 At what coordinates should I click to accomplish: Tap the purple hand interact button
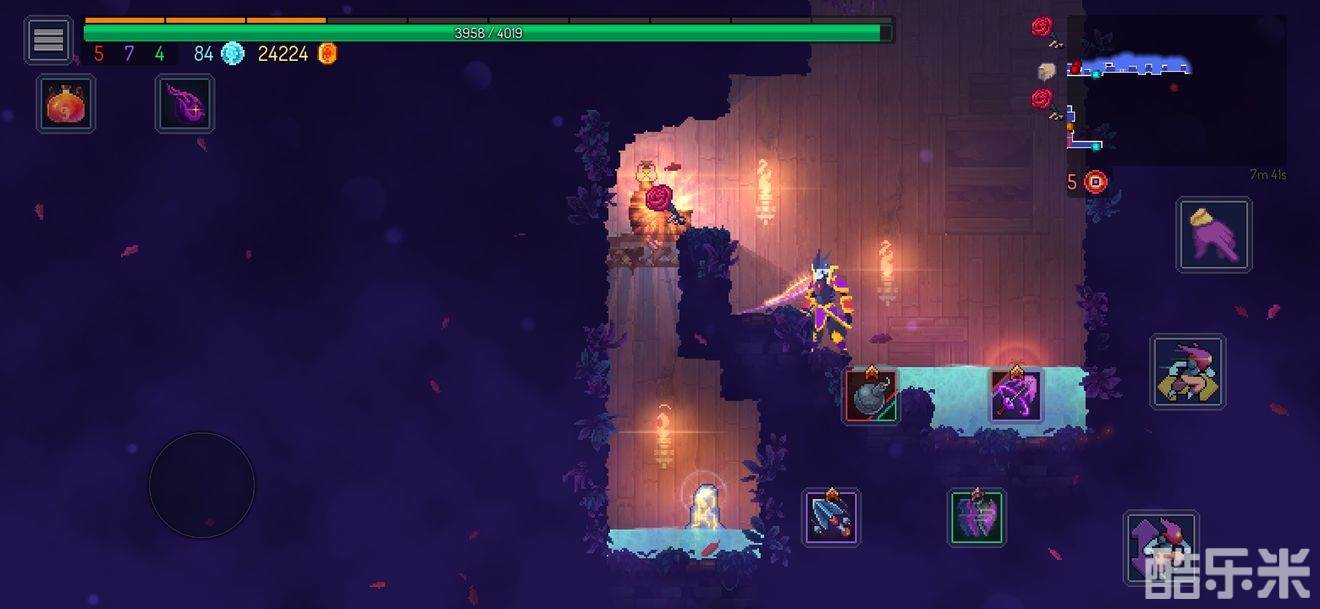[1214, 235]
